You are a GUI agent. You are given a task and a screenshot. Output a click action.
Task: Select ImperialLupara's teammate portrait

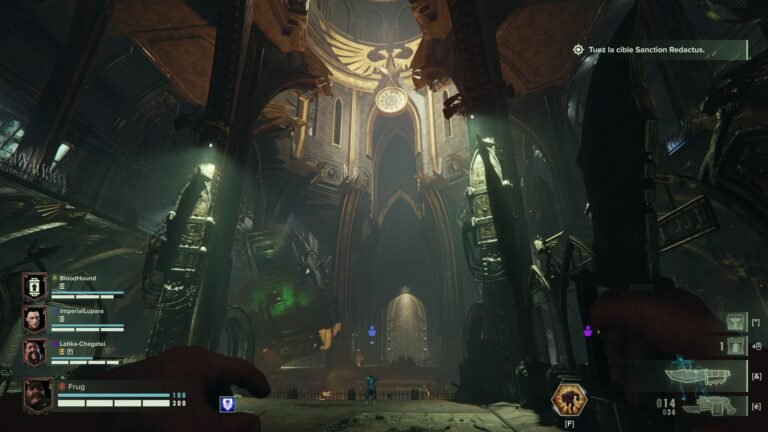point(34,319)
